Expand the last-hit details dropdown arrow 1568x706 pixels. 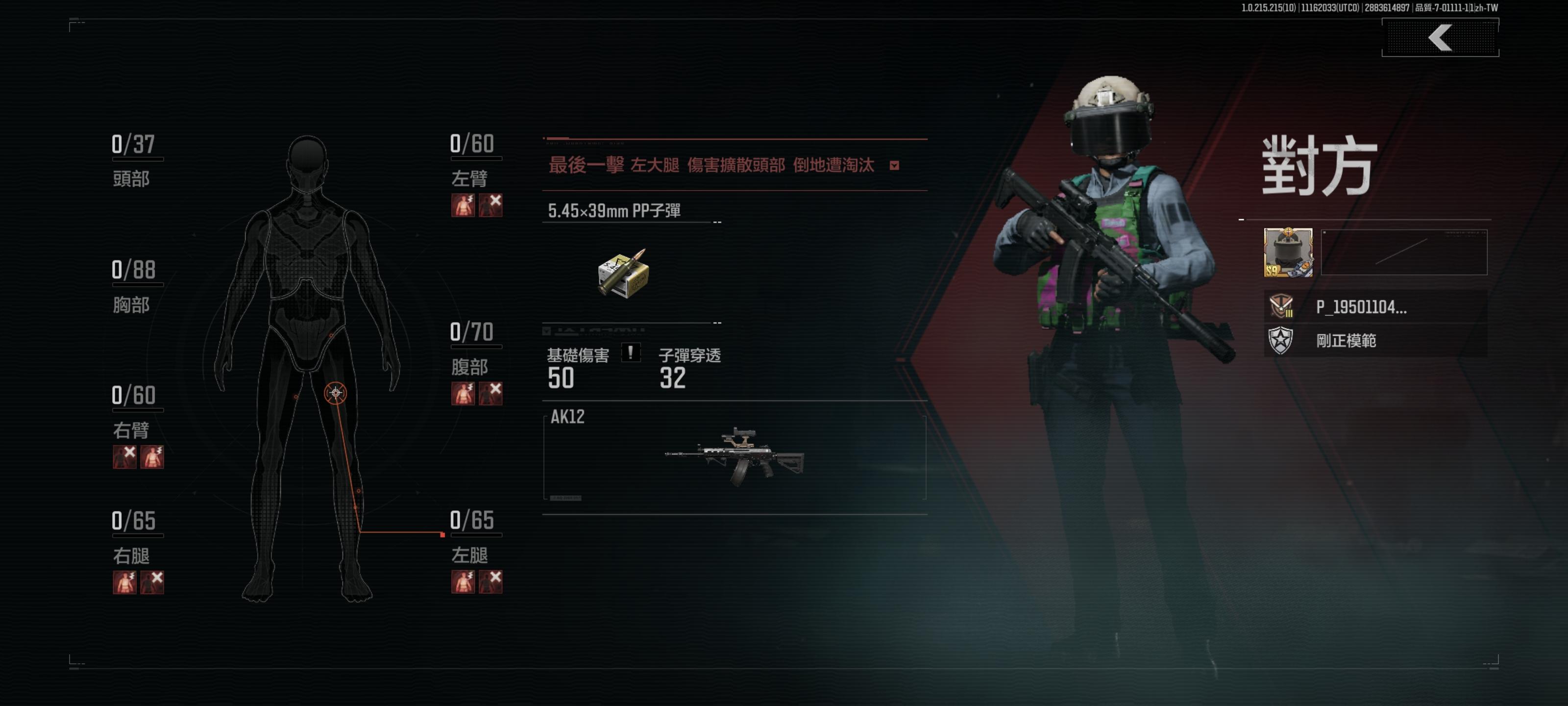point(894,166)
